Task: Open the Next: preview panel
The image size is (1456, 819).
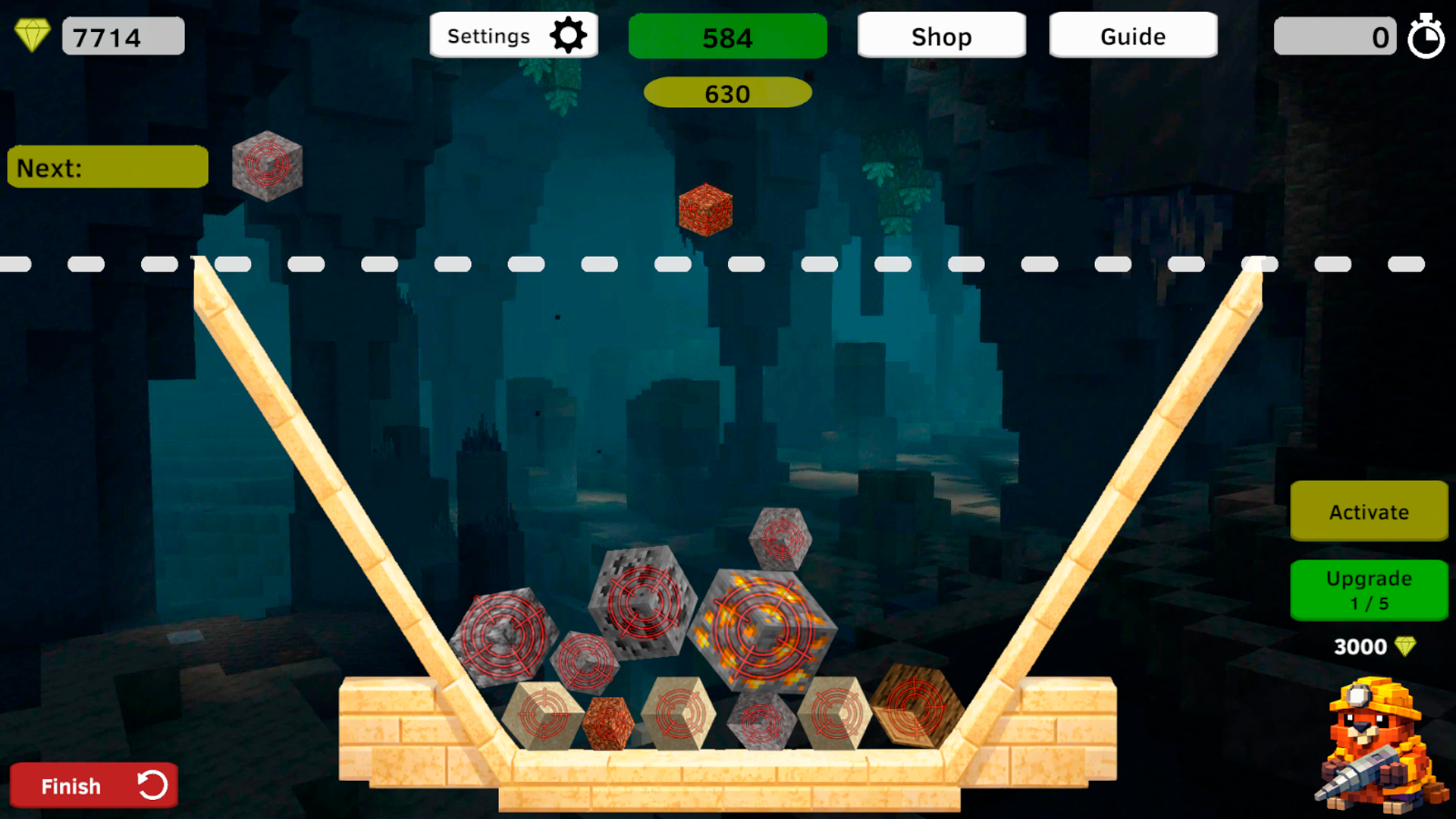Action: 107,166
